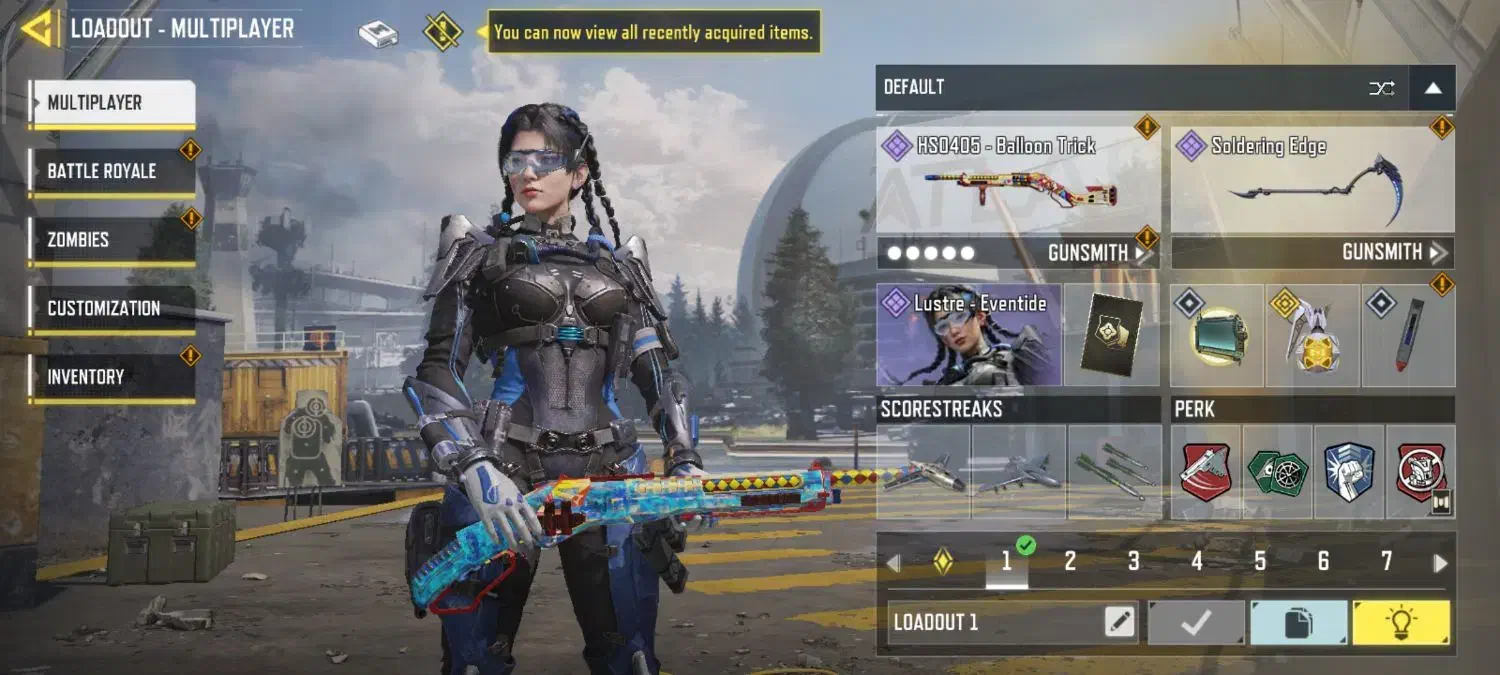
Task: Copy loadout using the blue documents button
Action: [x=1297, y=623]
